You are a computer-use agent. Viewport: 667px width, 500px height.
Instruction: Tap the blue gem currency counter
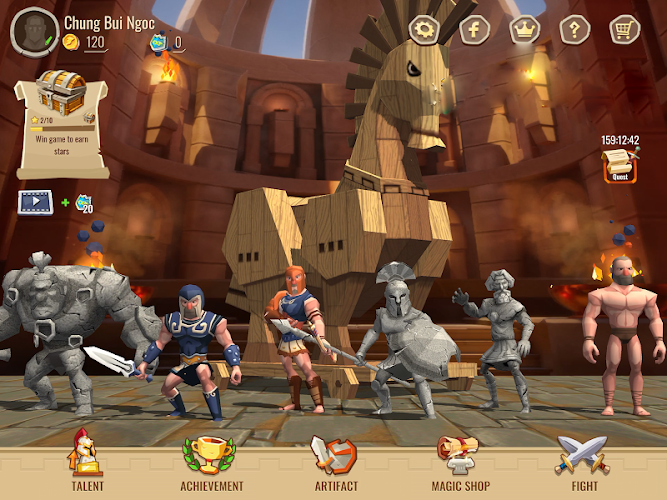coord(166,42)
